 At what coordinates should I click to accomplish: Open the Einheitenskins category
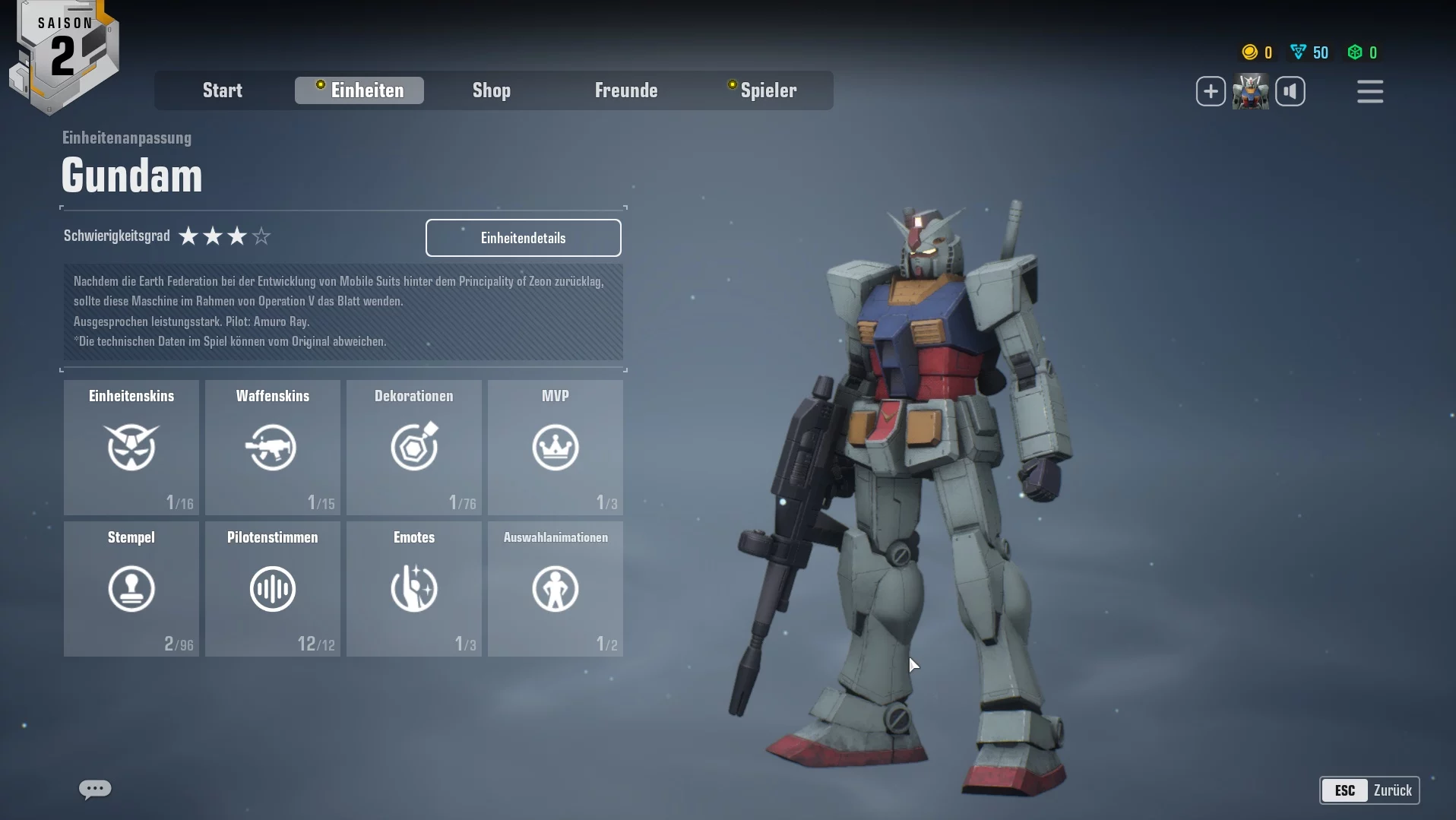click(x=131, y=448)
